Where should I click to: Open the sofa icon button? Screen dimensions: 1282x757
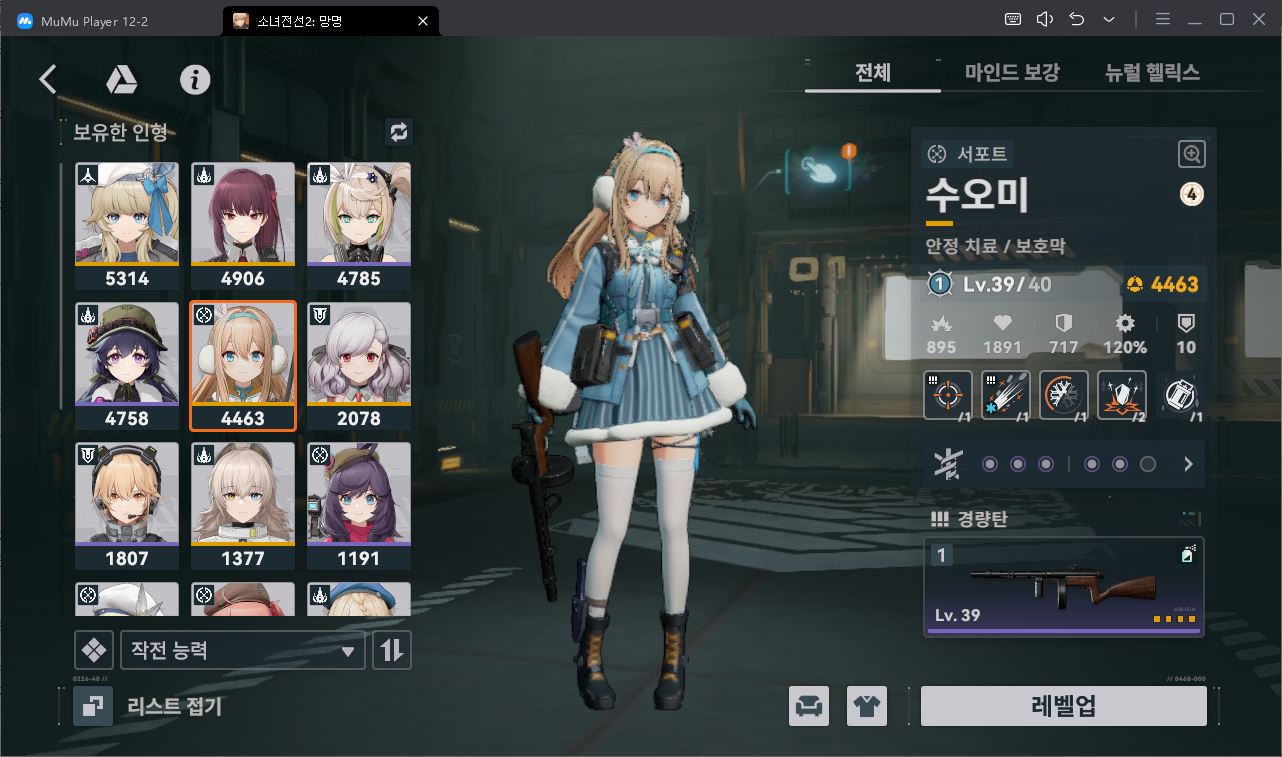[808, 706]
